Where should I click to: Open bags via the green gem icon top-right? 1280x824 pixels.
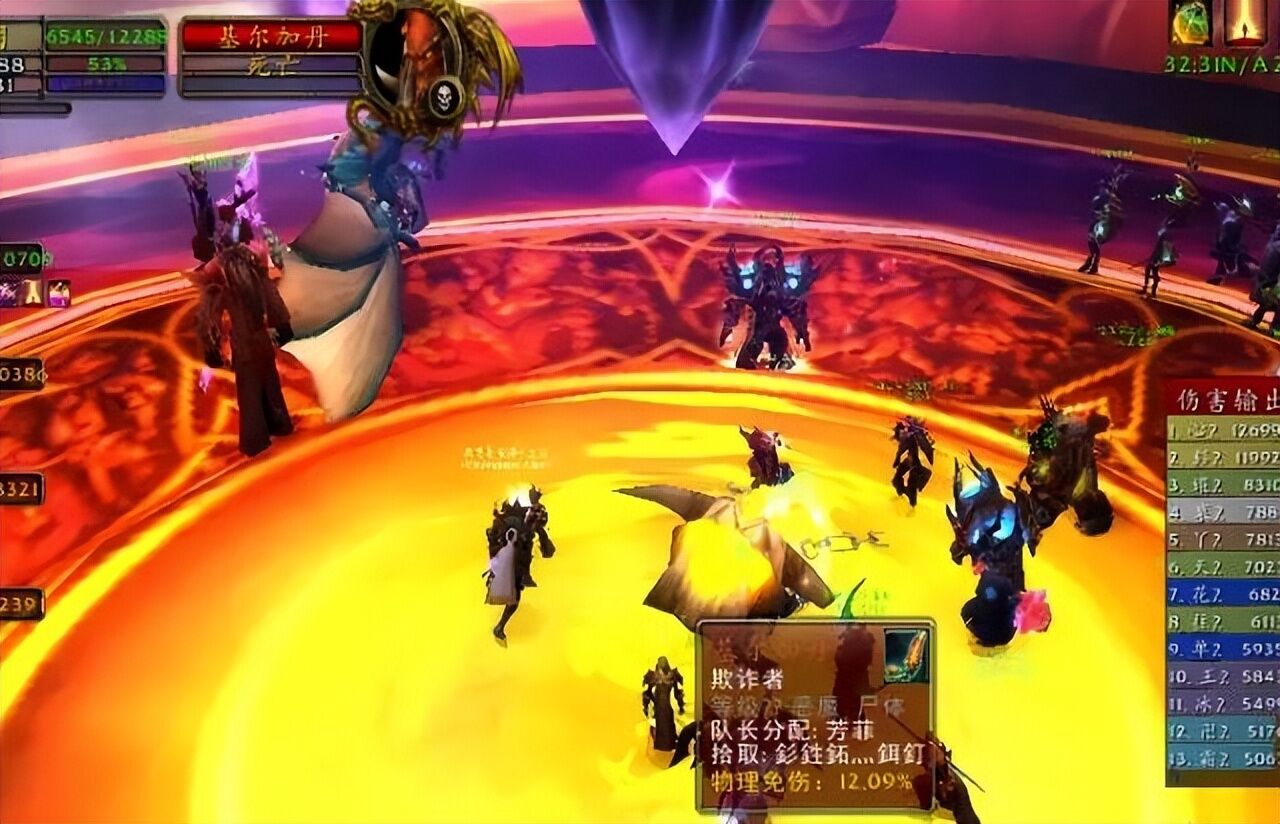(1191, 23)
